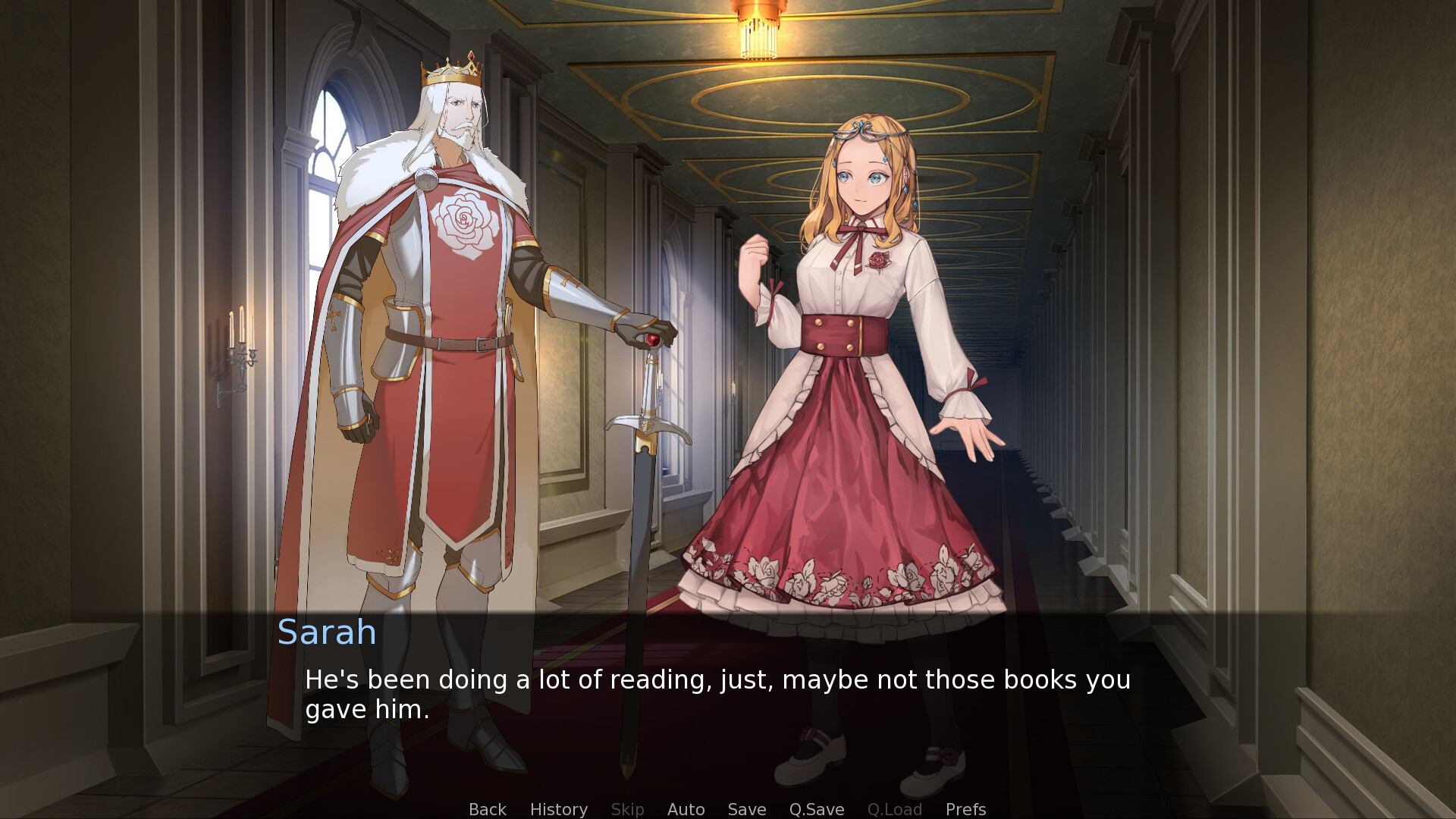Select Q.Load to restore the quicksave
1456x819 pixels.
[x=895, y=809]
